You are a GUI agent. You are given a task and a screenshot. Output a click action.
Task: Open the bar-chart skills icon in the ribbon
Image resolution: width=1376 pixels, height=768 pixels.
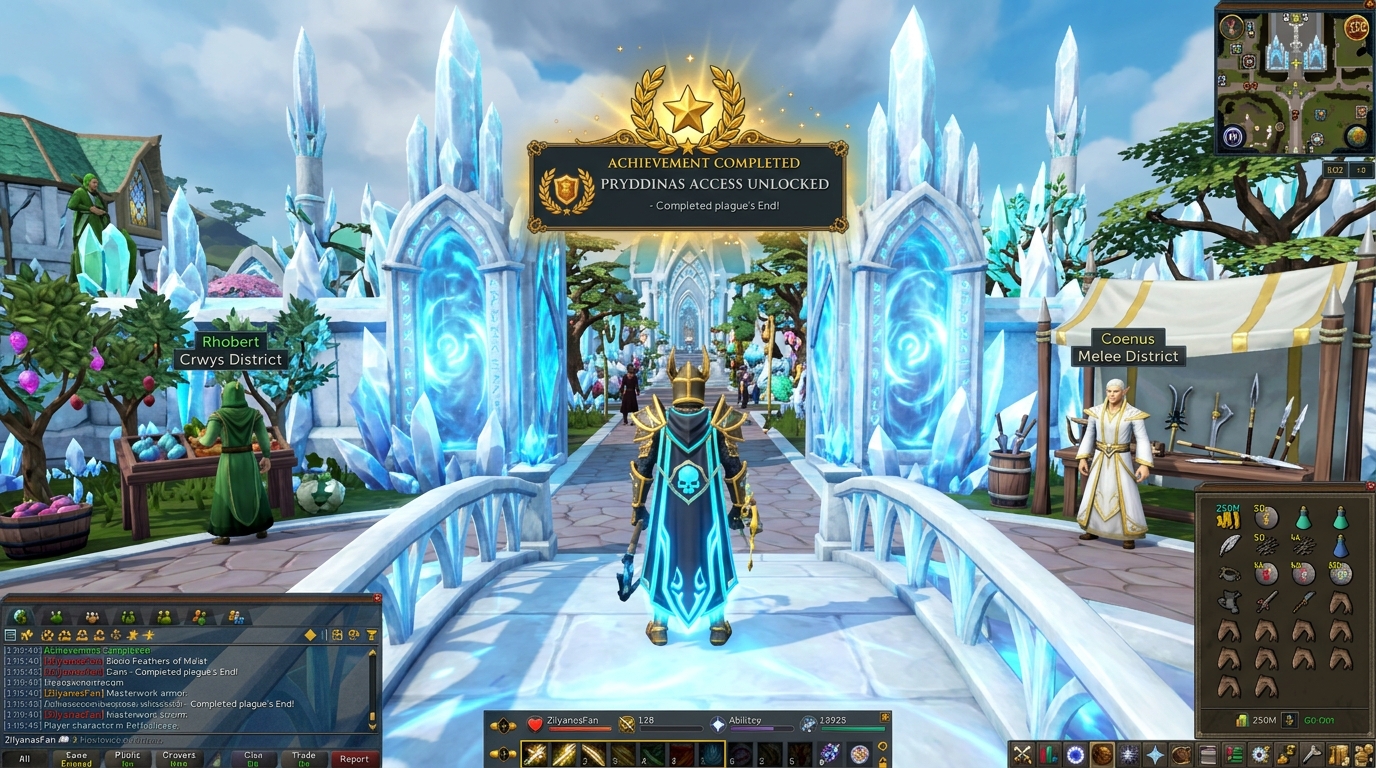[x=1048, y=755]
